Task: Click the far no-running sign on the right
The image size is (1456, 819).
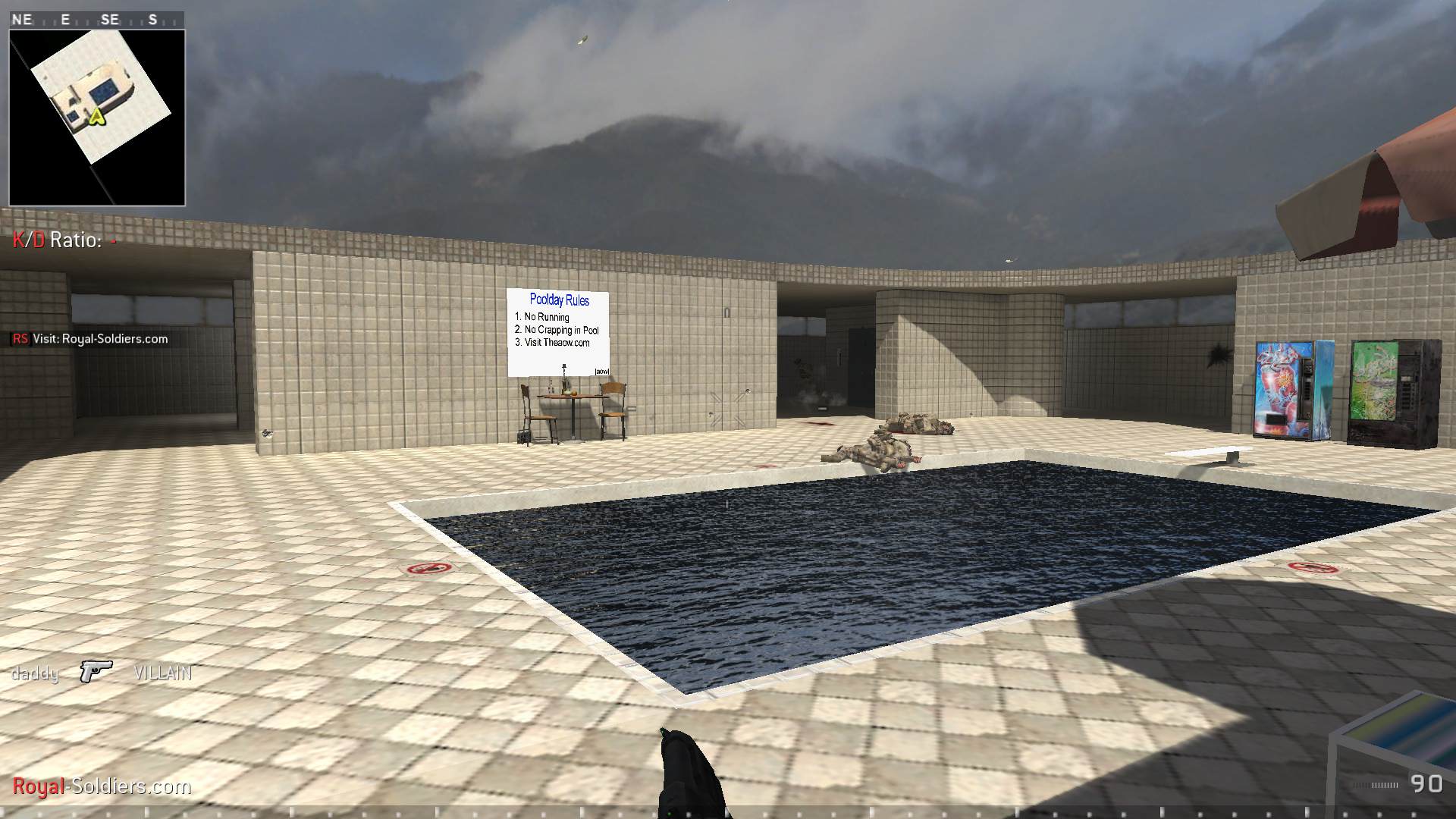Action: (x=1311, y=566)
